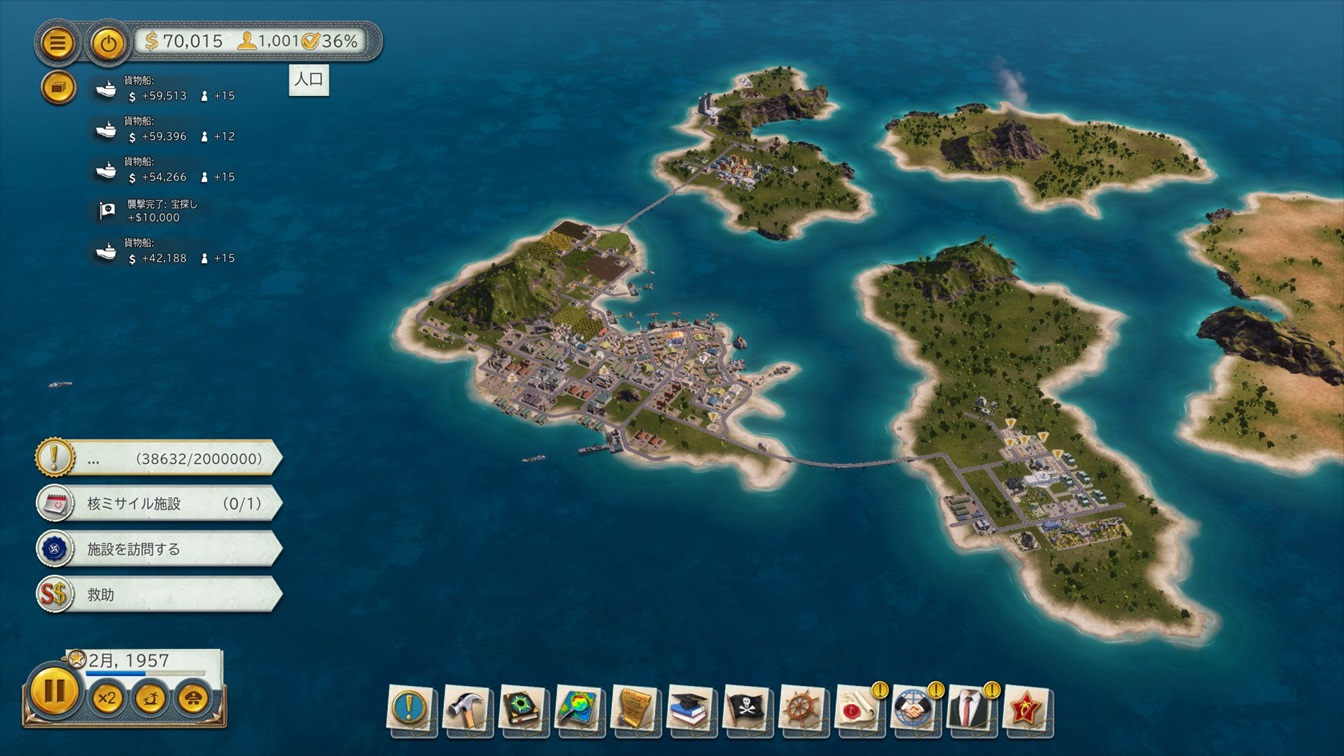Open the 核ミサイル施設 objective
This screenshot has width=1344, height=756.
click(x=160, y=503)
